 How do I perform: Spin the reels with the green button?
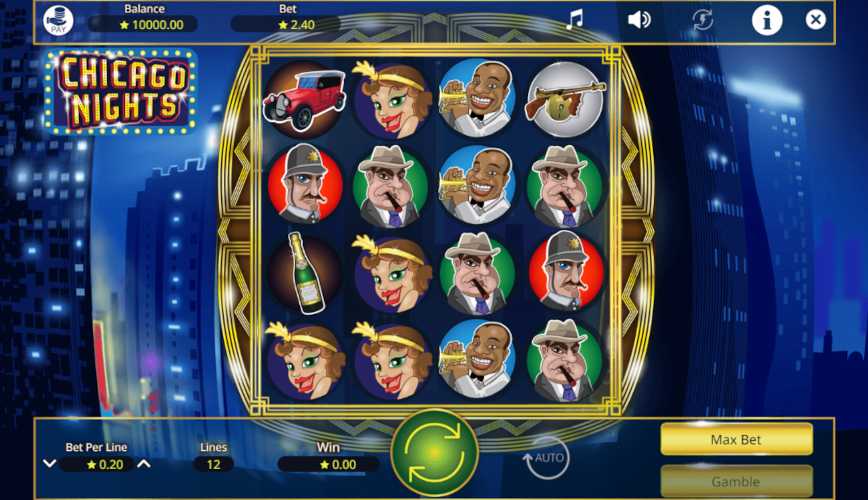click(x=434, y=453)
